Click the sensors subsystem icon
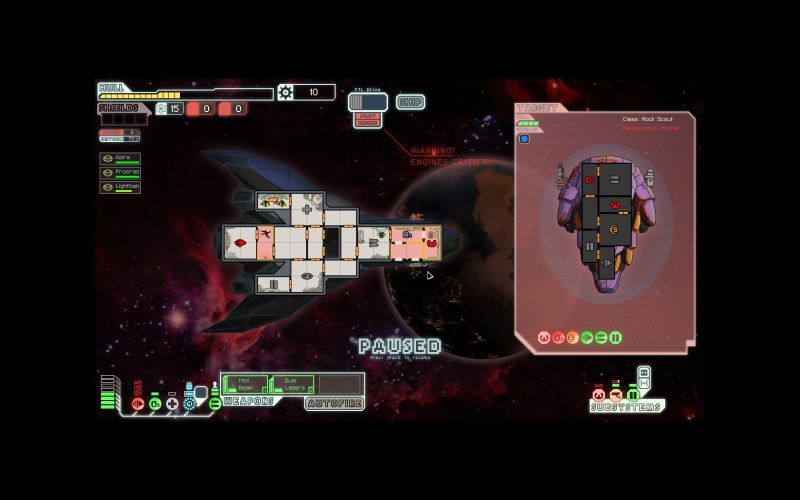Screen dimensions: 800x500 coord(616,396)
